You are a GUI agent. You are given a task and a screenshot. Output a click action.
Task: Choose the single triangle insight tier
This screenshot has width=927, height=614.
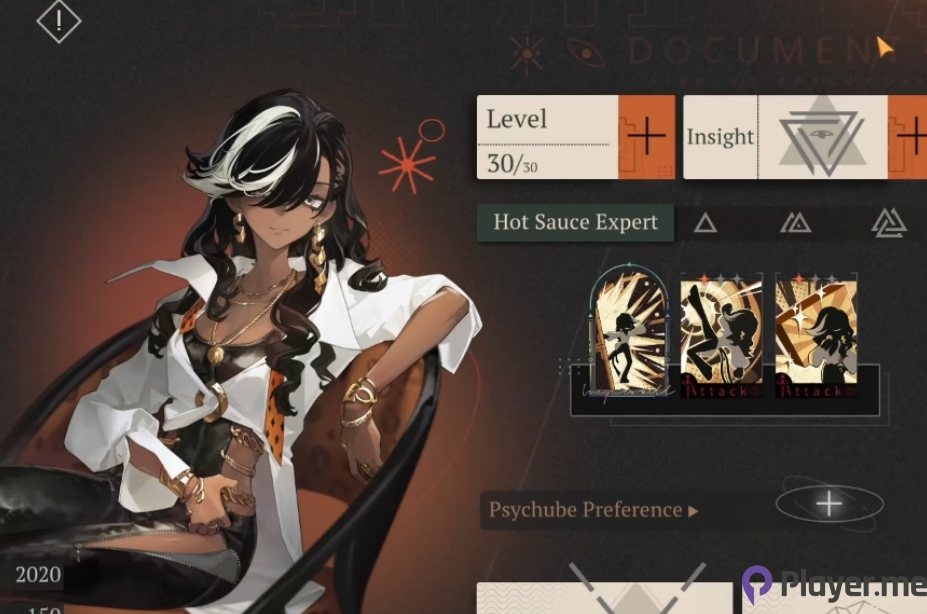(705, 223)
